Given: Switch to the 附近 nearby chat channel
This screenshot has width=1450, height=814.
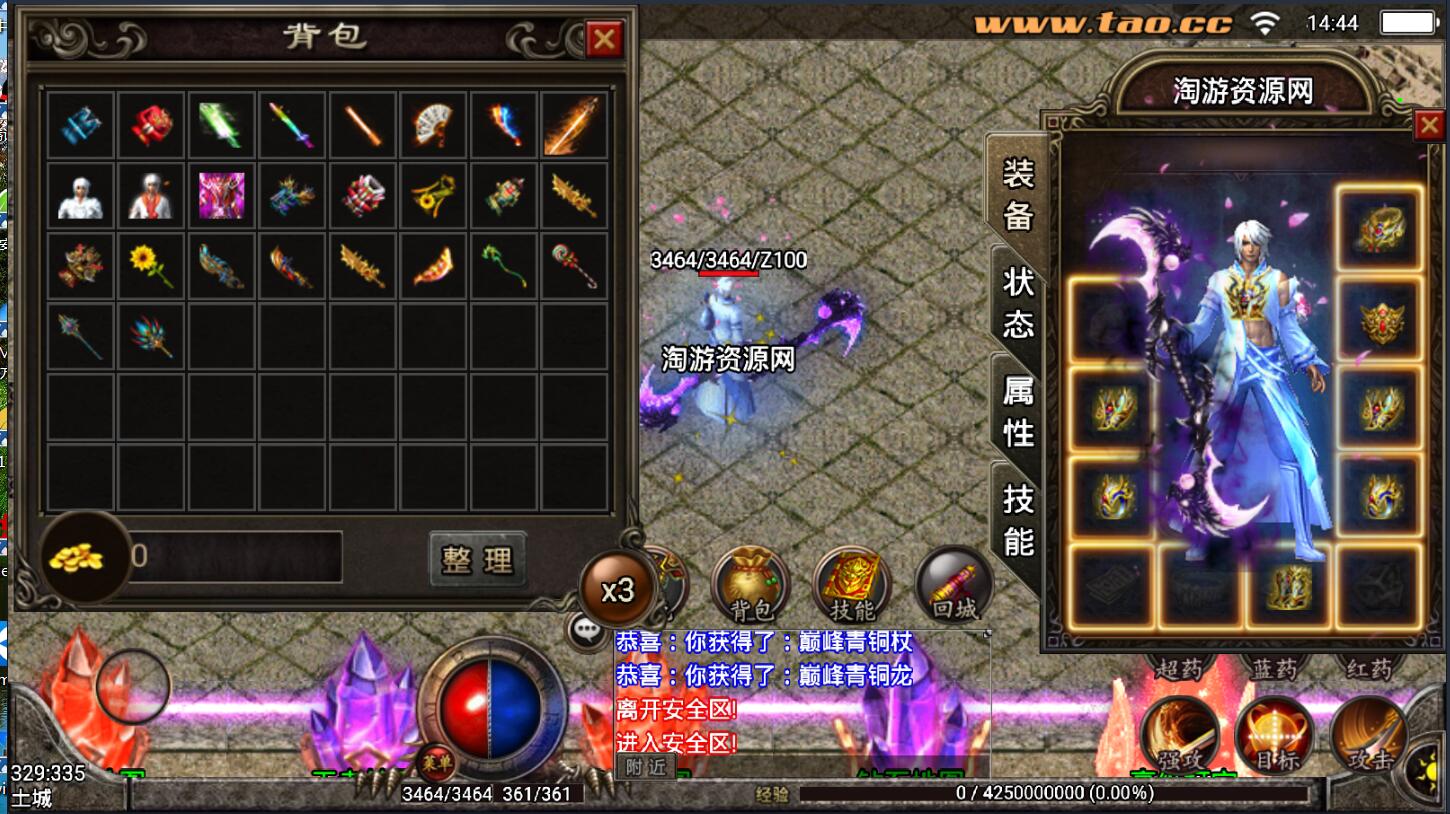Looking at the screenshot, I should click(x=645, y=767).
